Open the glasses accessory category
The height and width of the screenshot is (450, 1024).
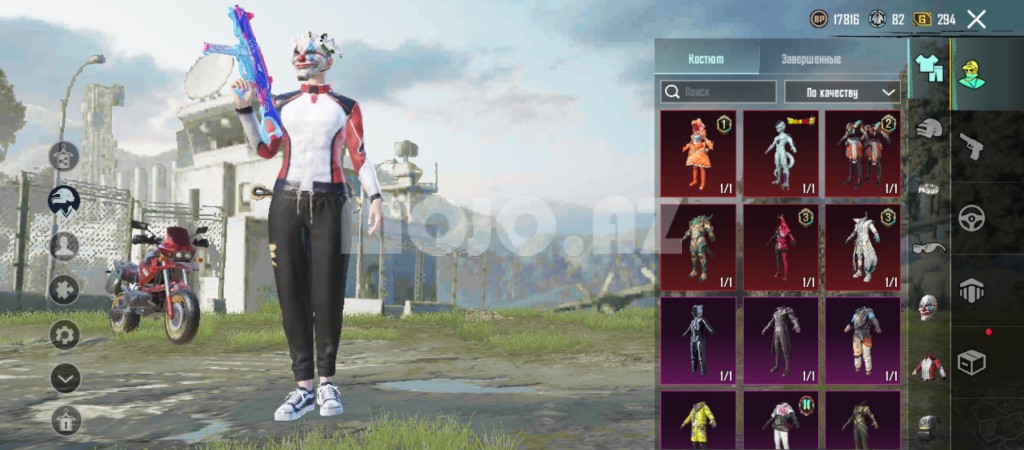point(929,248)
